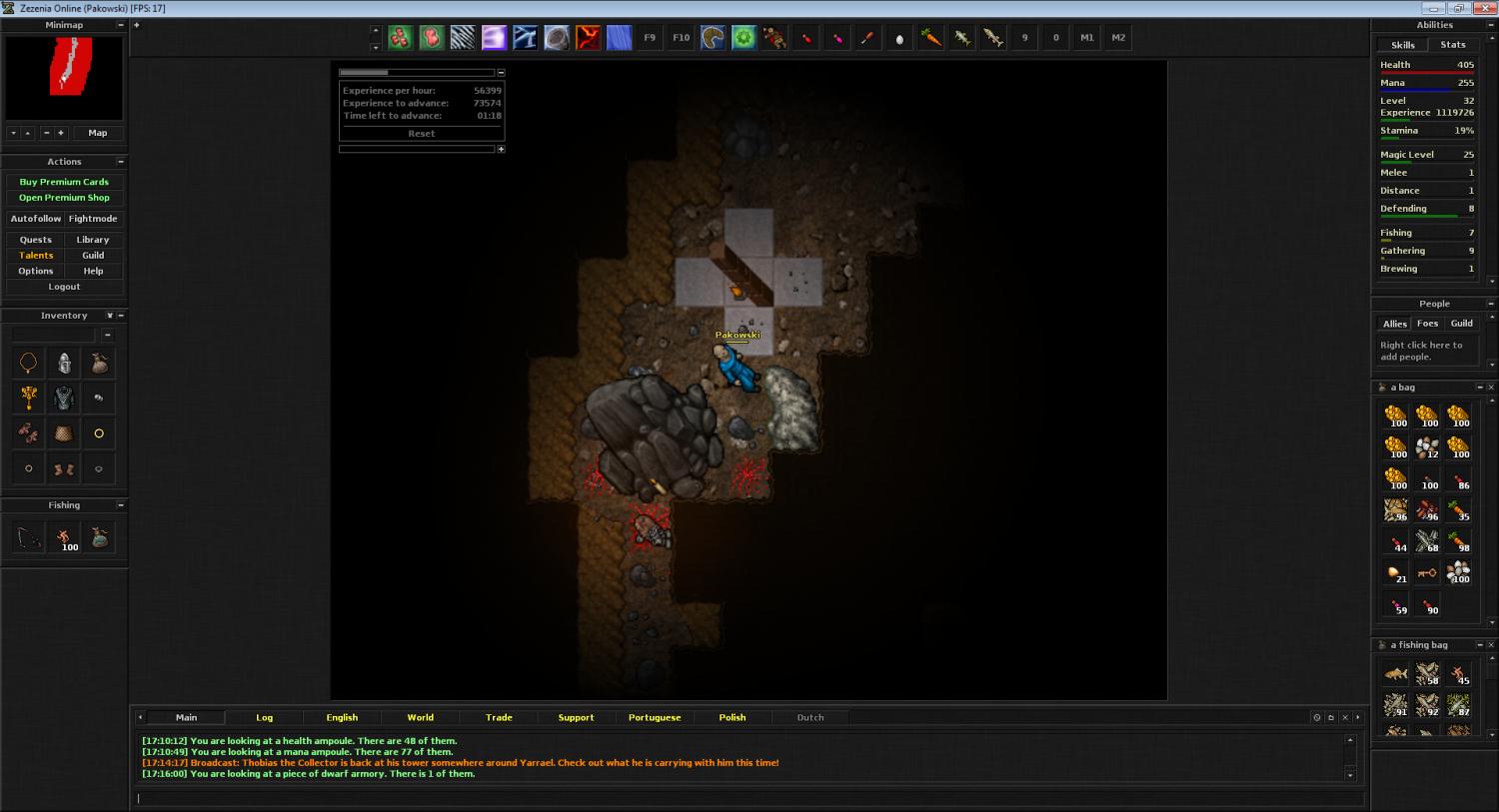
Task: Open the Library
Action: (93, 240)
